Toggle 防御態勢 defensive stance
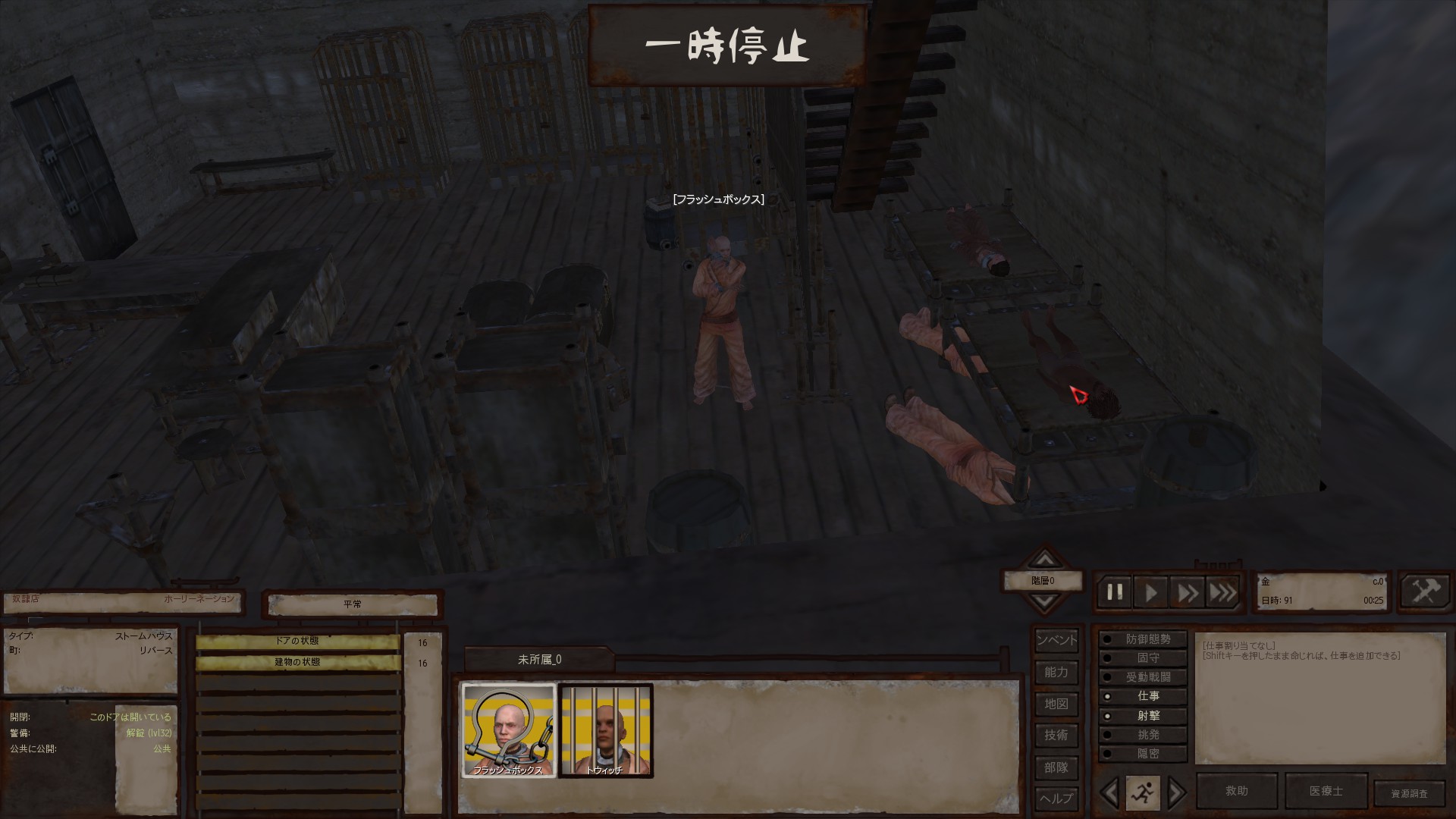Viewport: 1456px width, 819px height. [x=1143, y=639]
